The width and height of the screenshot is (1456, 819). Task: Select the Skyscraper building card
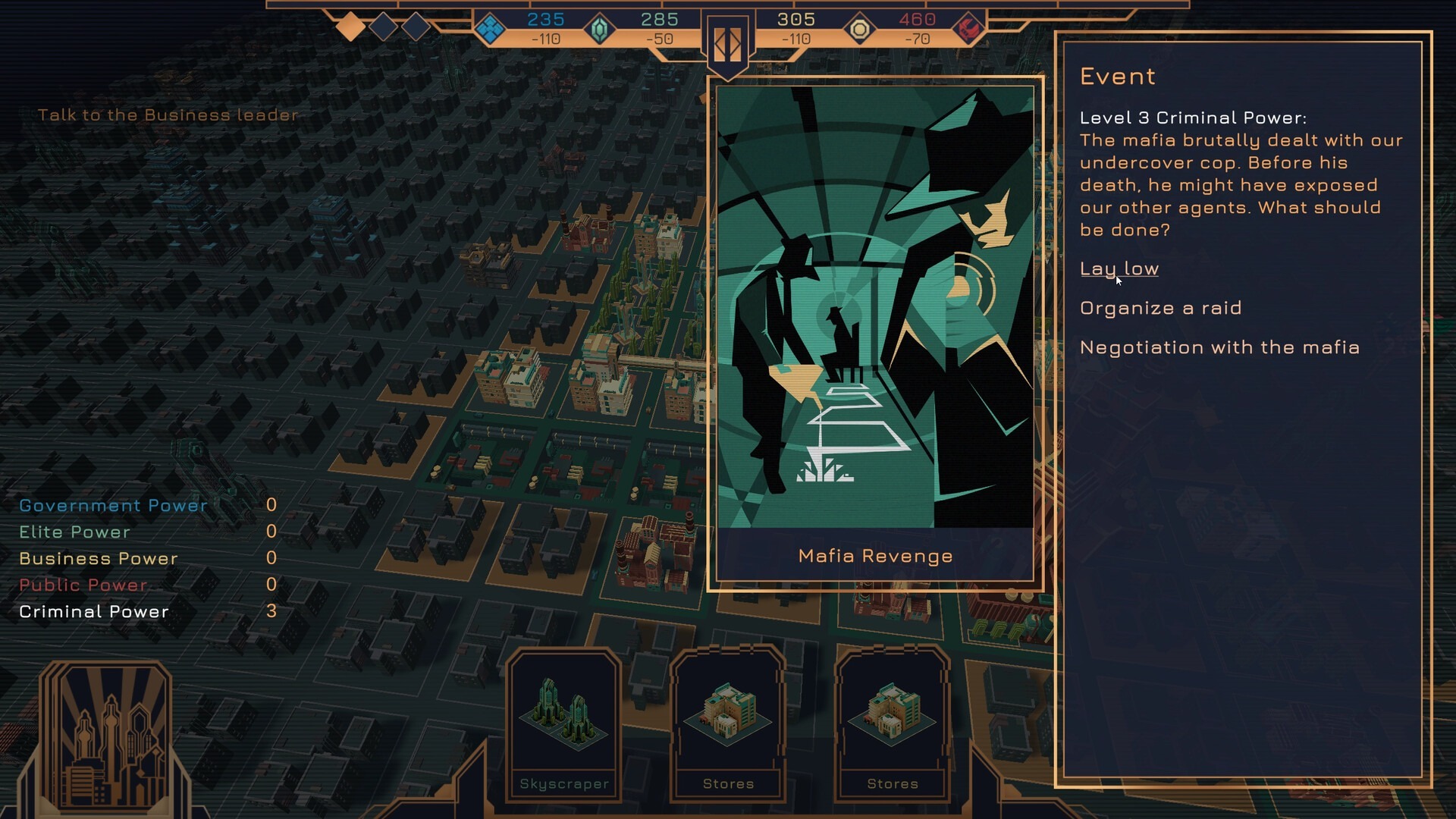point(564,724)
